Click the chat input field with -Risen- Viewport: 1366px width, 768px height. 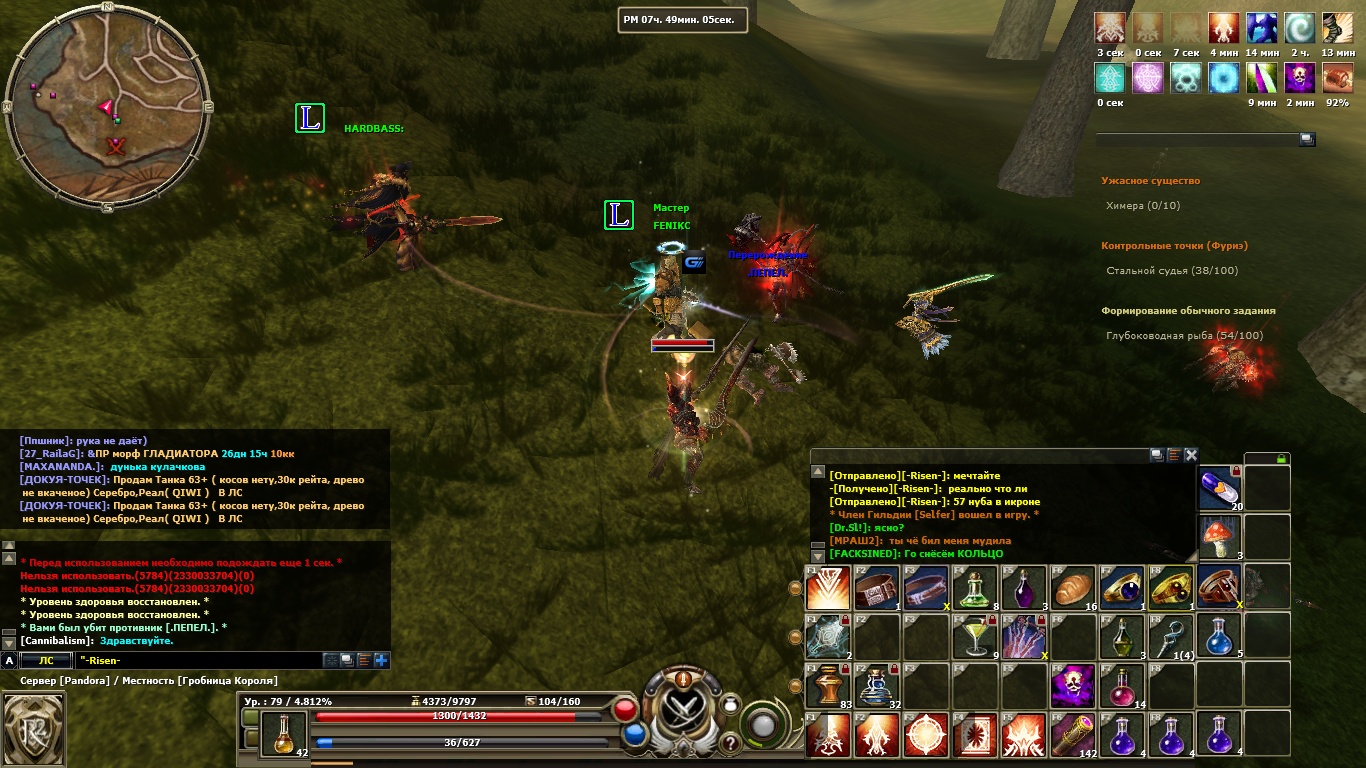coord(195,660)
